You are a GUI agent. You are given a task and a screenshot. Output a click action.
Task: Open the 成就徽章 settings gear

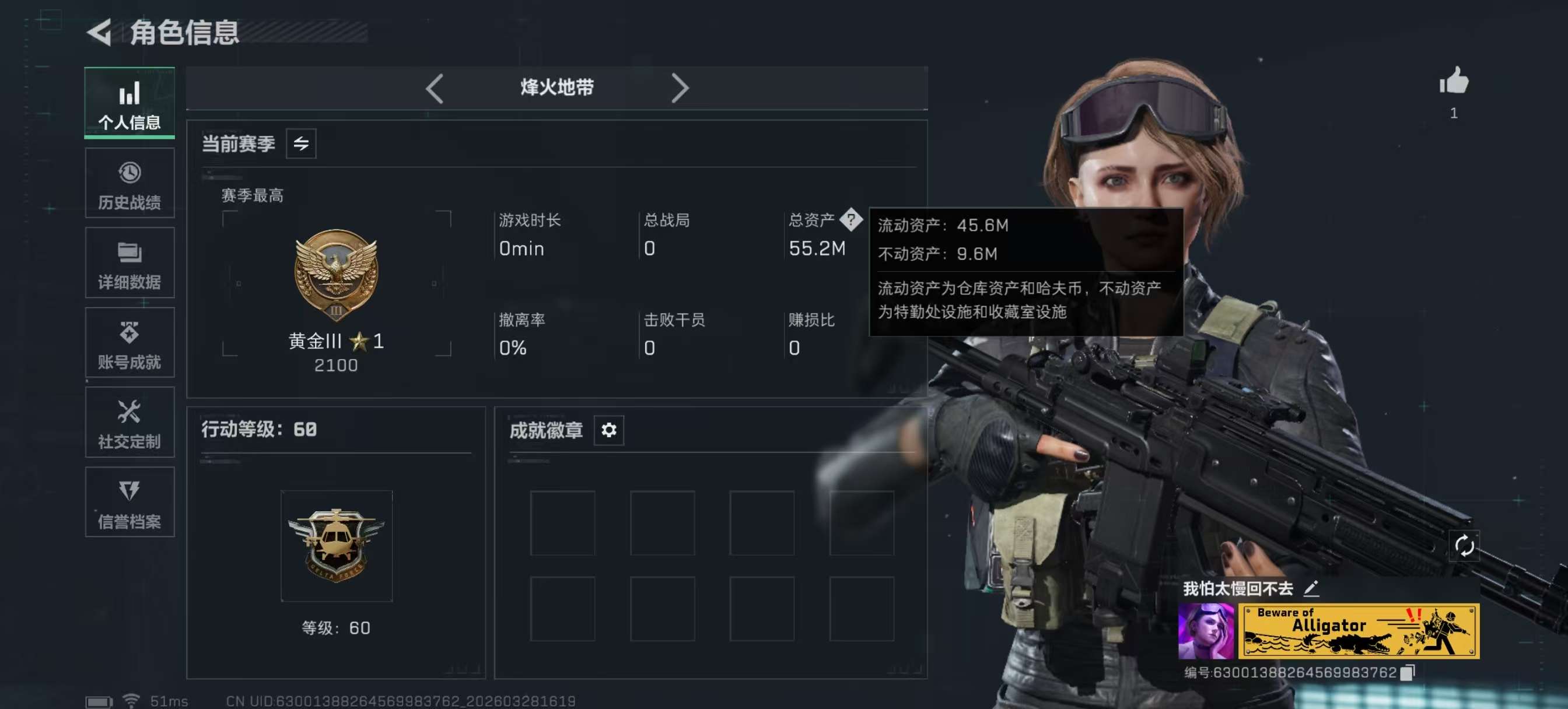607,430
